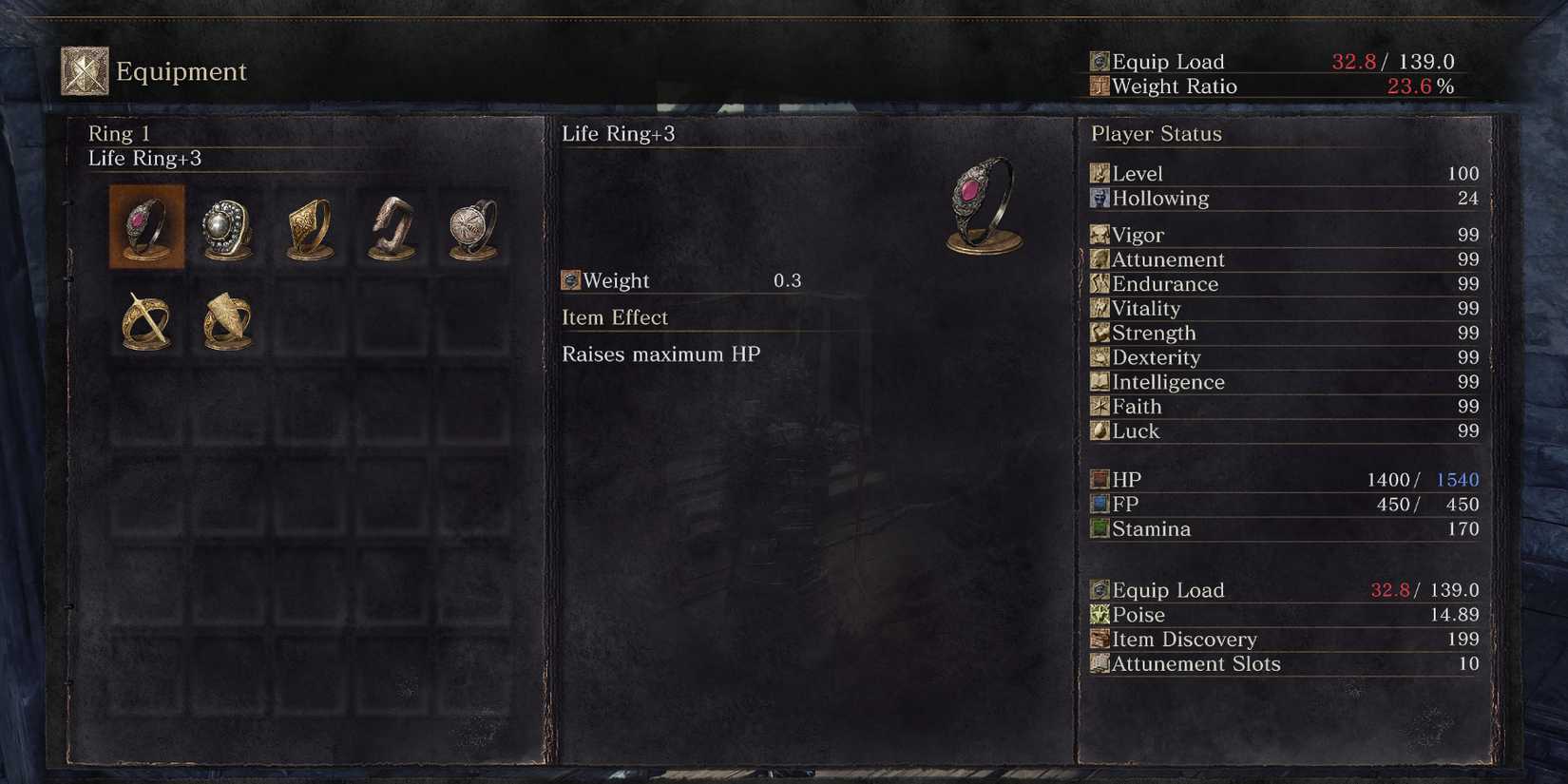This screenshot has width=1568, height=784.
Task: Select Lloyd's Sword Ring
Action: point(145,320)
